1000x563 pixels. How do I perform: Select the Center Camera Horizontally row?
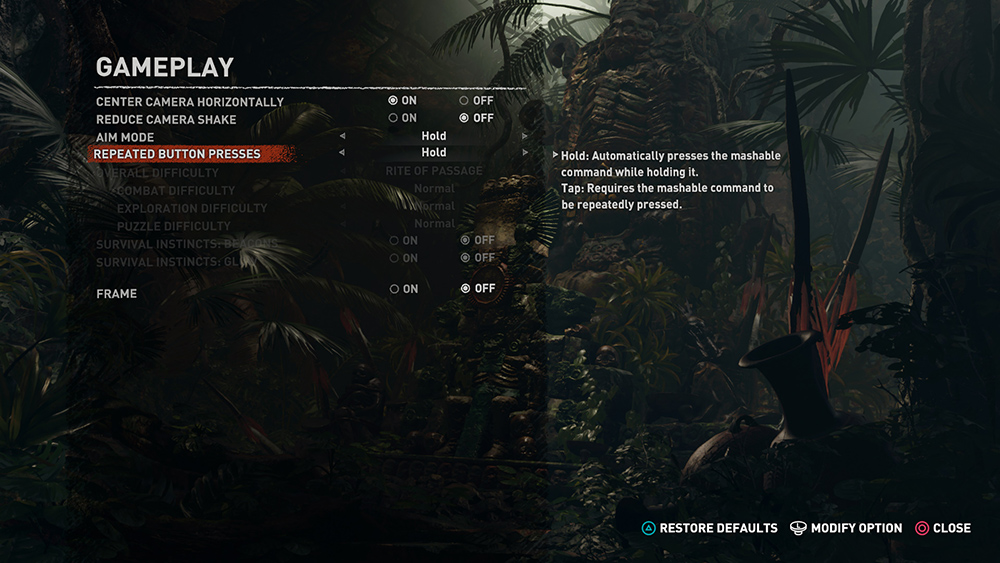coord(190,102)
